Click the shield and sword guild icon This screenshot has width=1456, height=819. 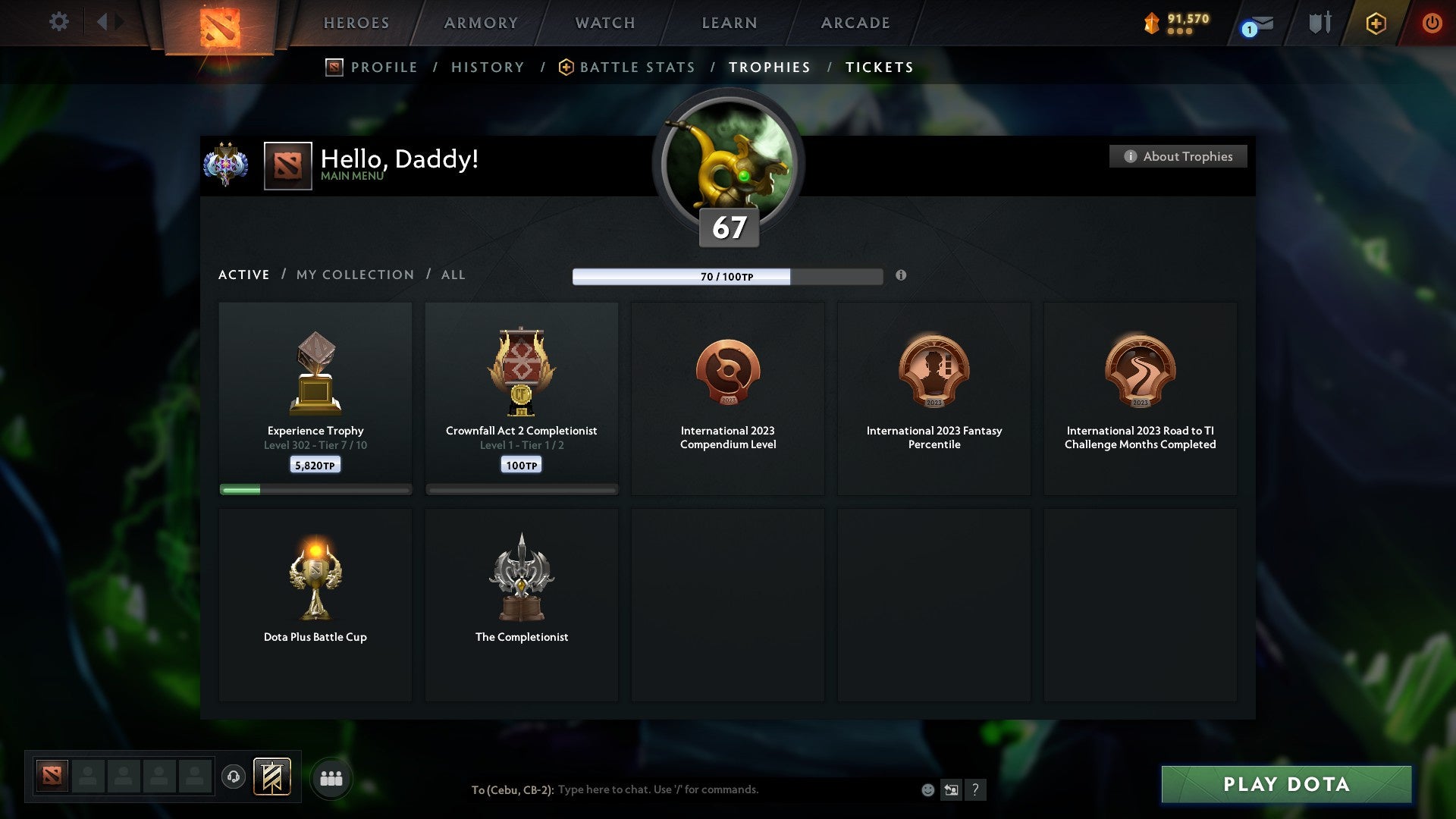pos(1319,22)
